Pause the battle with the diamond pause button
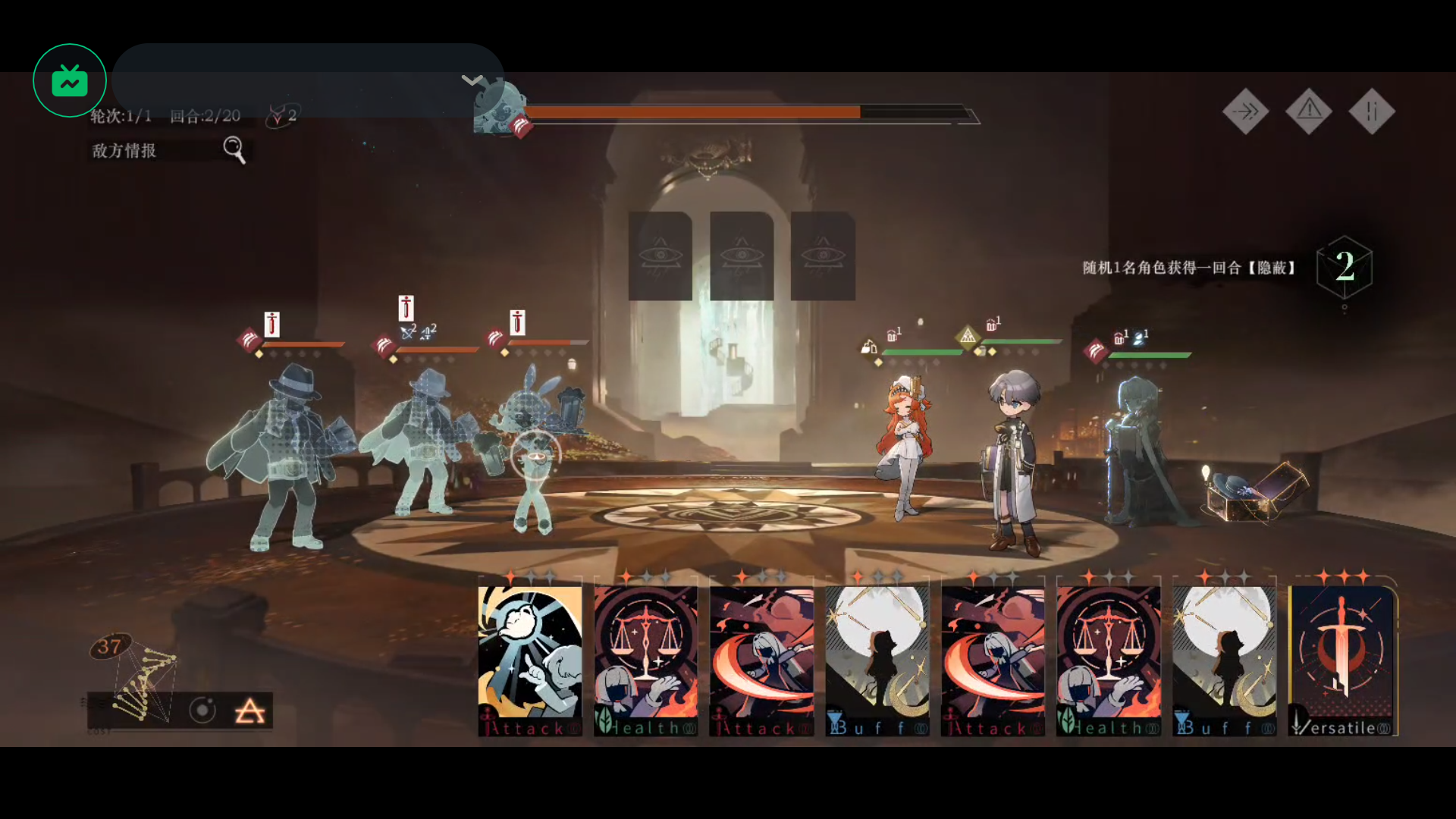The height and width of the screenshot is (819, 1456). point(1371,112)
